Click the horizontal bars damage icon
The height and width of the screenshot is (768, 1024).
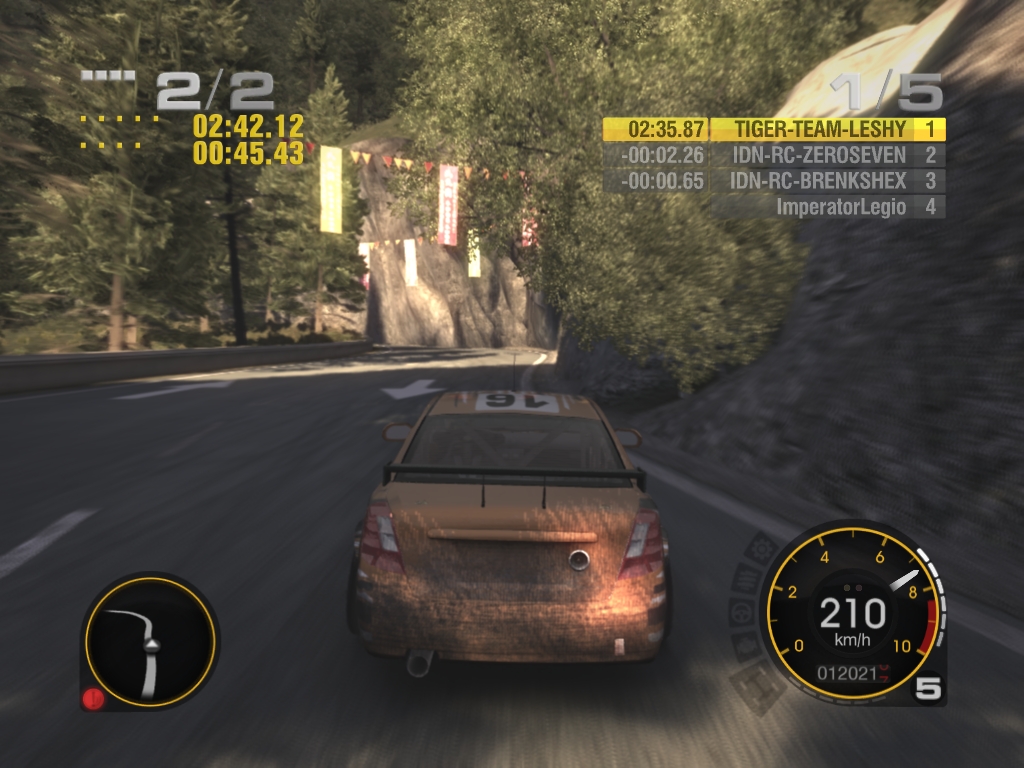pos(747,578)
